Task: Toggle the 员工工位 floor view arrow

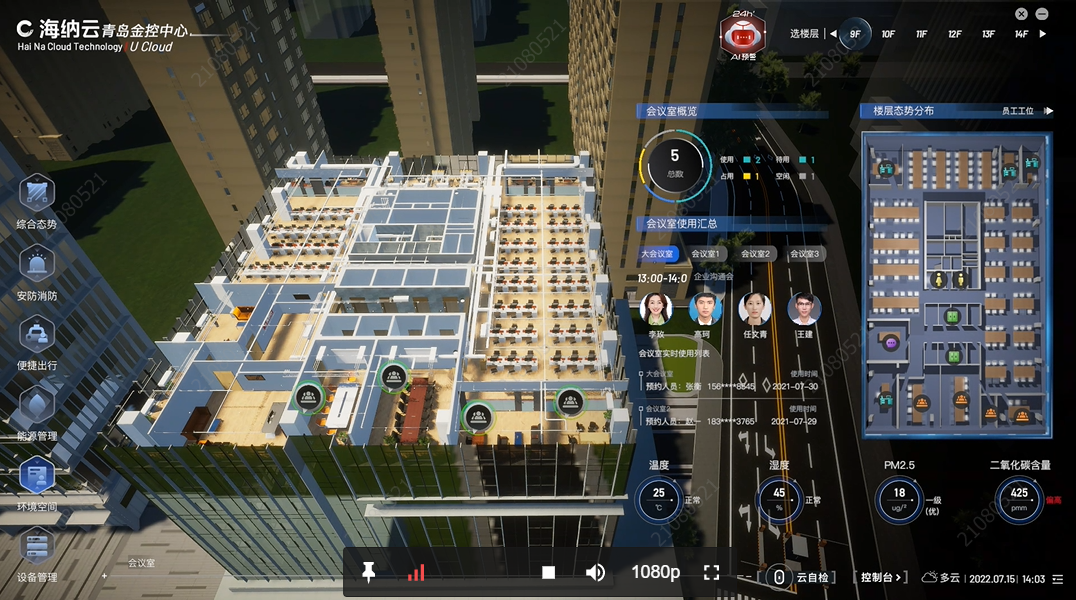Action: tap(1048, 111)
